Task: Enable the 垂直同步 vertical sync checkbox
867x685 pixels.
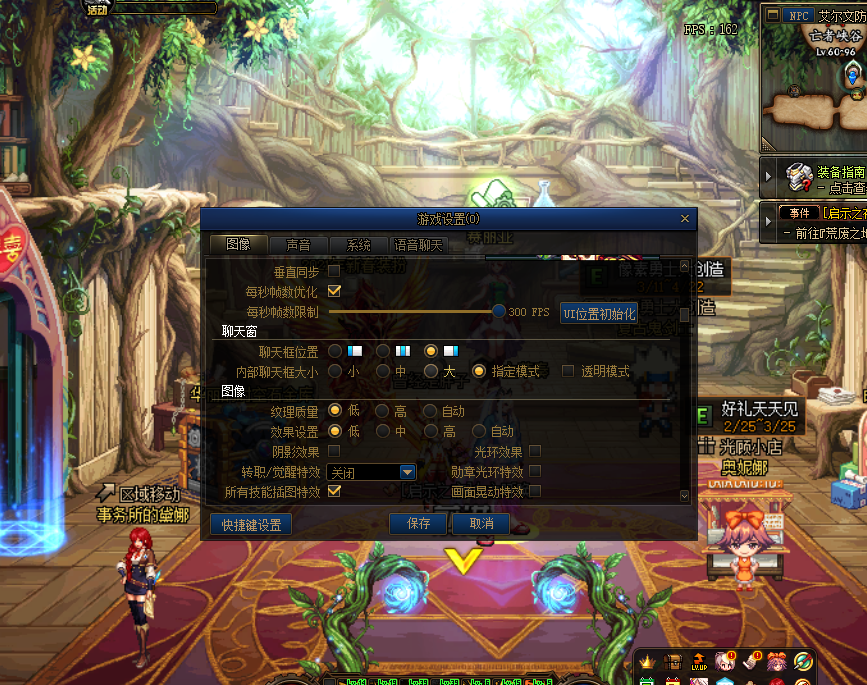Action: point(334,272)
